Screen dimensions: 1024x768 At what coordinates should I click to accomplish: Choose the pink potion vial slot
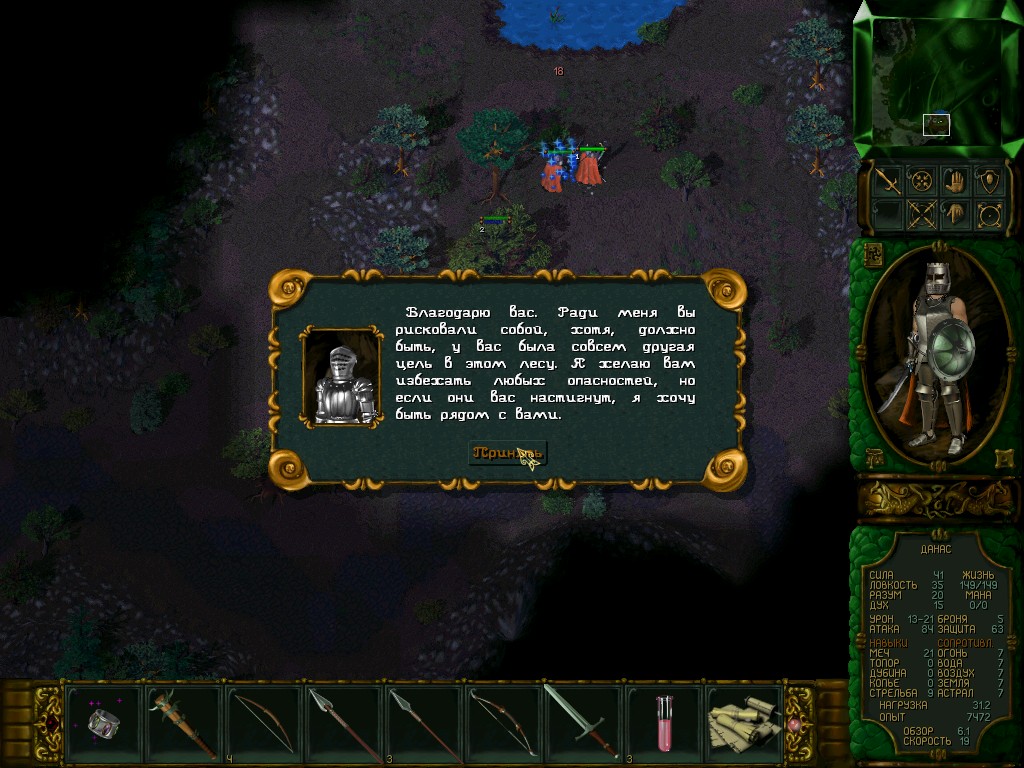click(663, 721)
